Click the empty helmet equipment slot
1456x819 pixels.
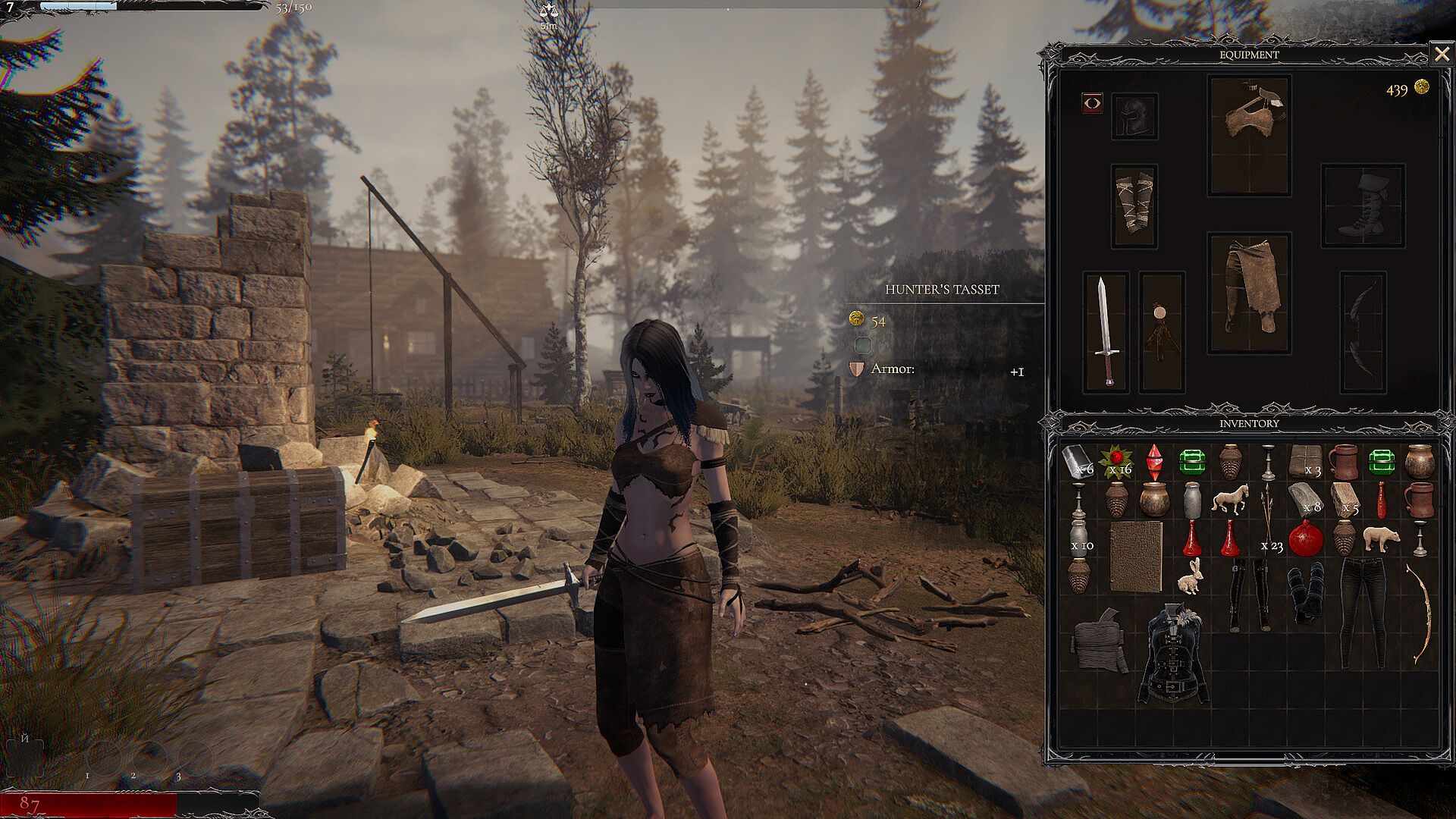click(x=1134, y=116)
